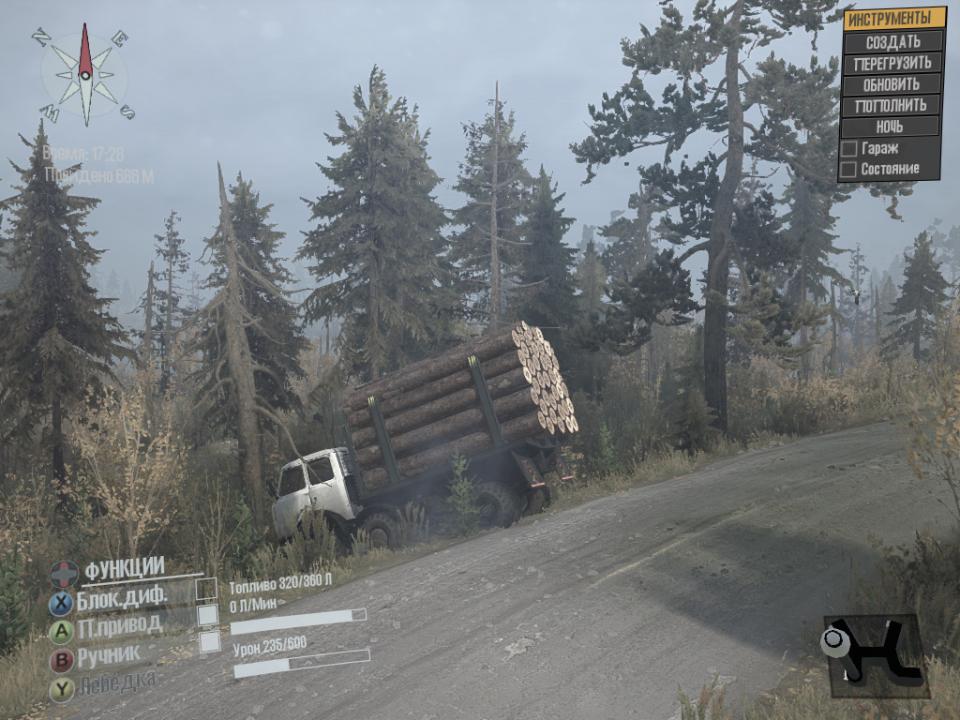Switch to night with НОЧЬ button
Screen dimensions: 960x720
pyautogui.click(x=890, y=127)
